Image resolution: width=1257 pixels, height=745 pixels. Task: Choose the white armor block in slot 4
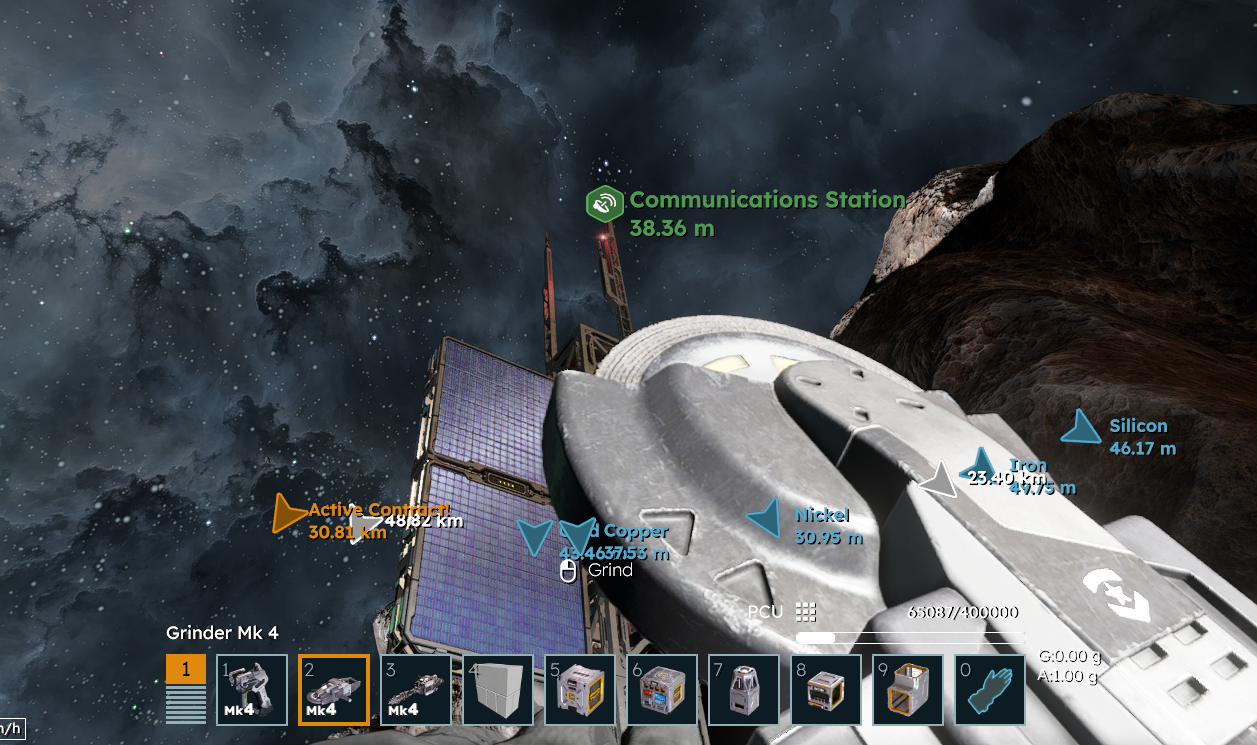click(x=498, y=689)
